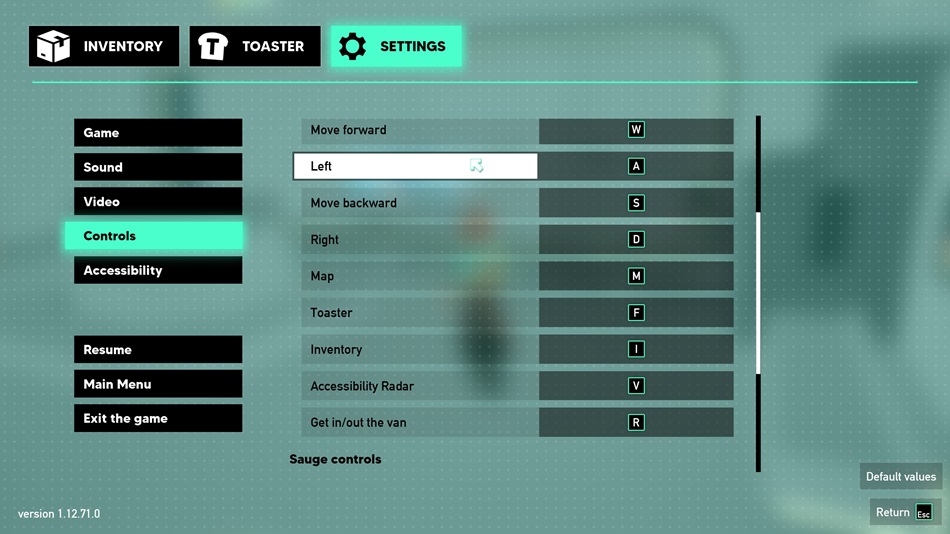Image resolution: width=950 pixels, height=534 pixels.
Task: Rebind the Move forward key W
Action: tap(636, 130)
